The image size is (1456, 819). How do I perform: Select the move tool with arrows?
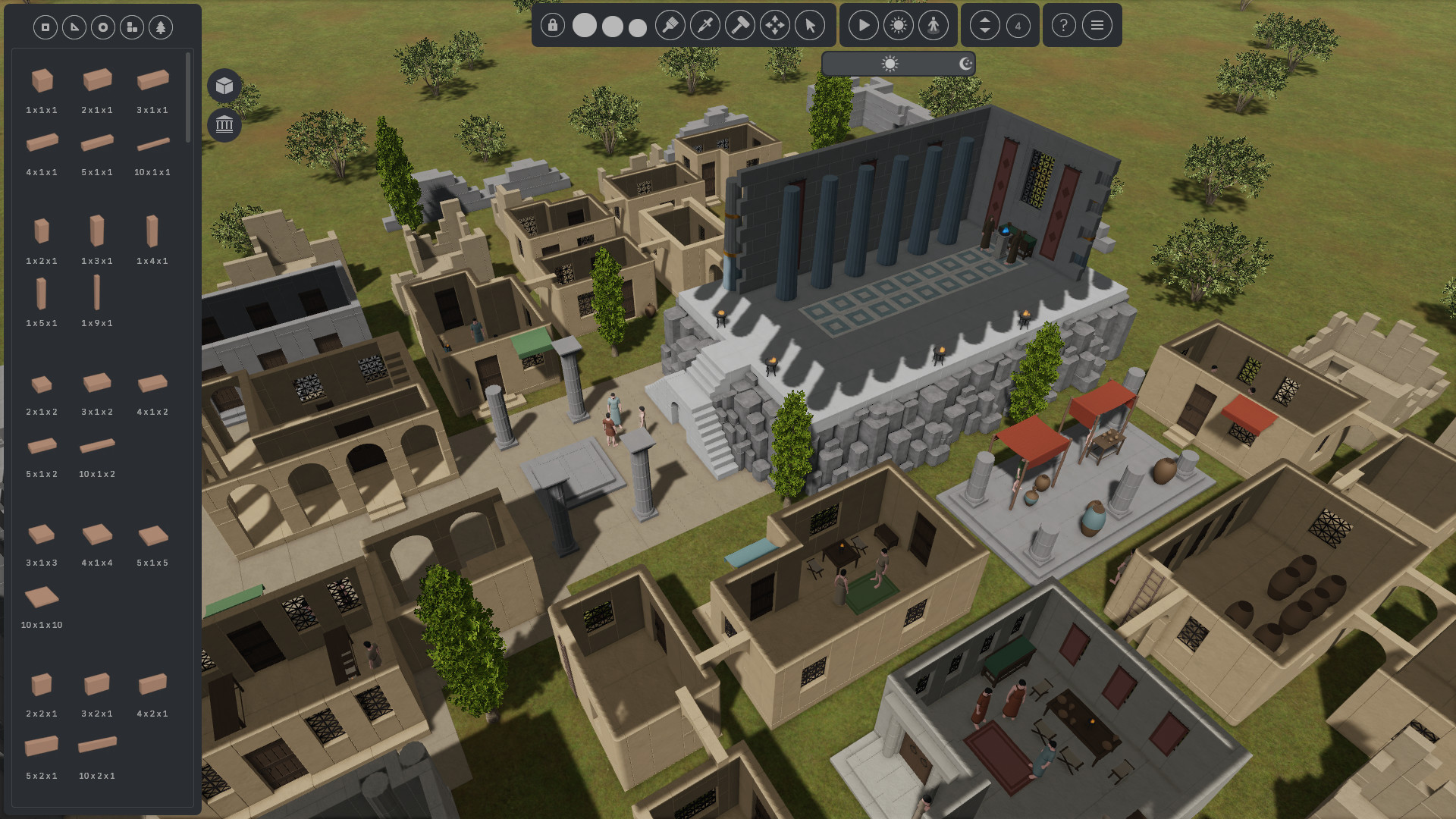pos(775,25)
